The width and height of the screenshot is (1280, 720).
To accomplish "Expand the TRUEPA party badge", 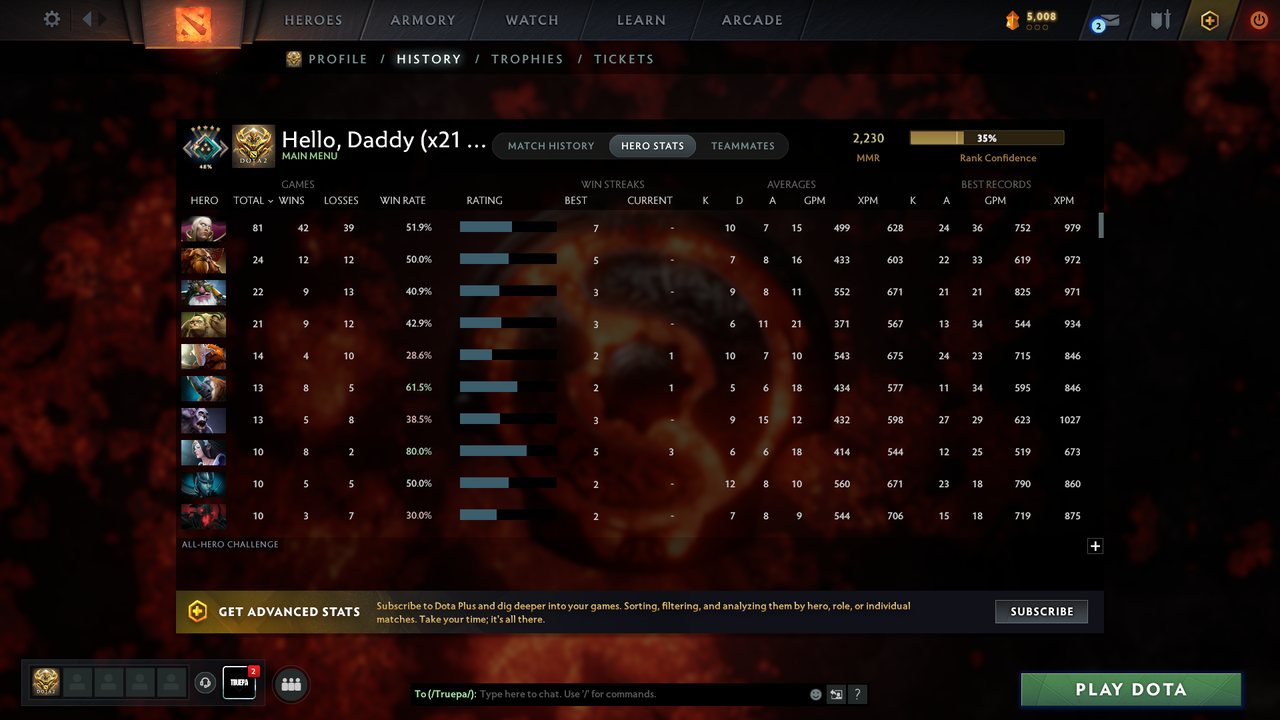I will [x=238, y=683].
